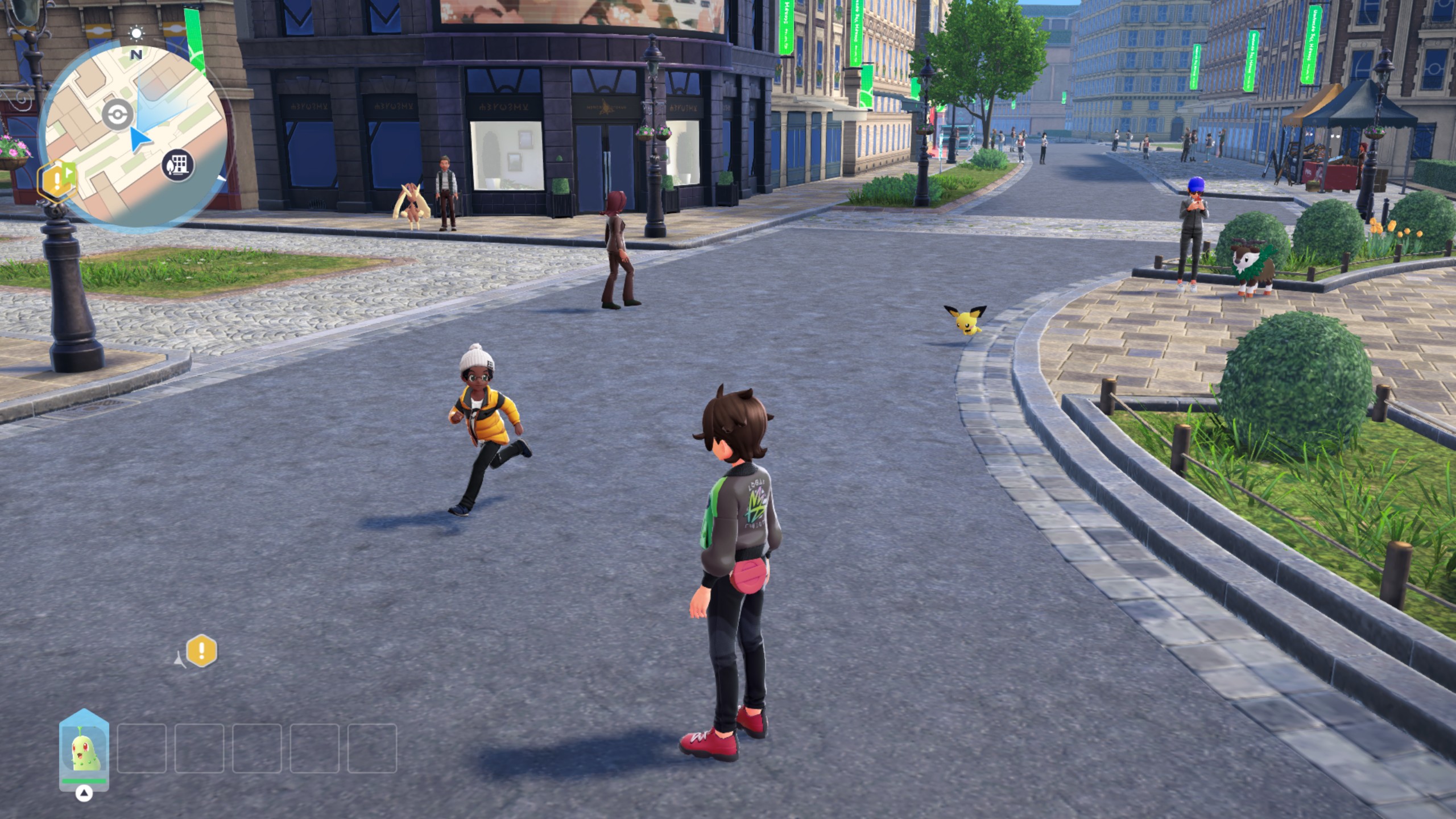Open the circular minimap
1456x819 pixels.
(134, 138)
